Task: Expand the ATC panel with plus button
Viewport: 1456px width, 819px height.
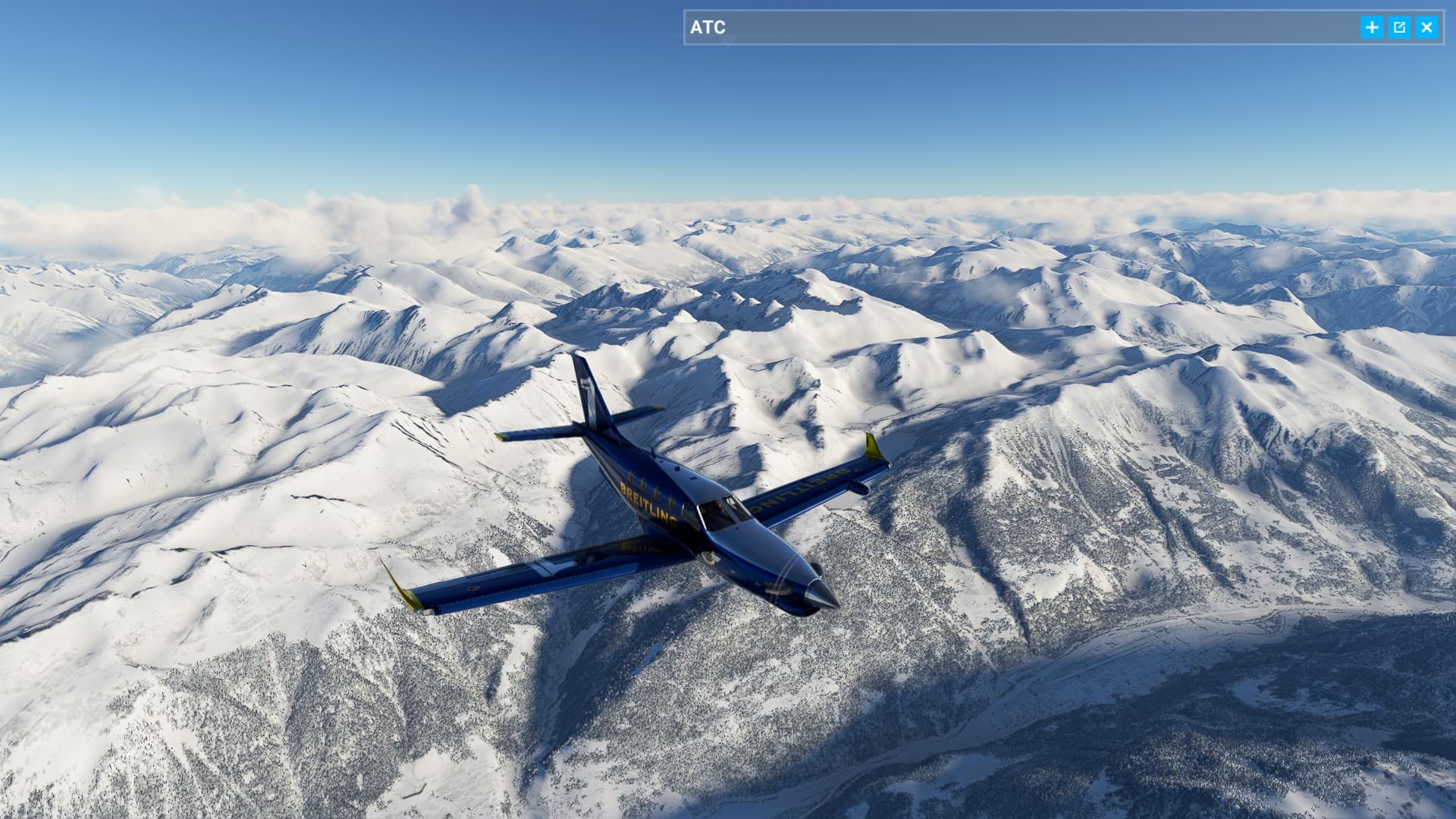Action: pos(1372,27)
